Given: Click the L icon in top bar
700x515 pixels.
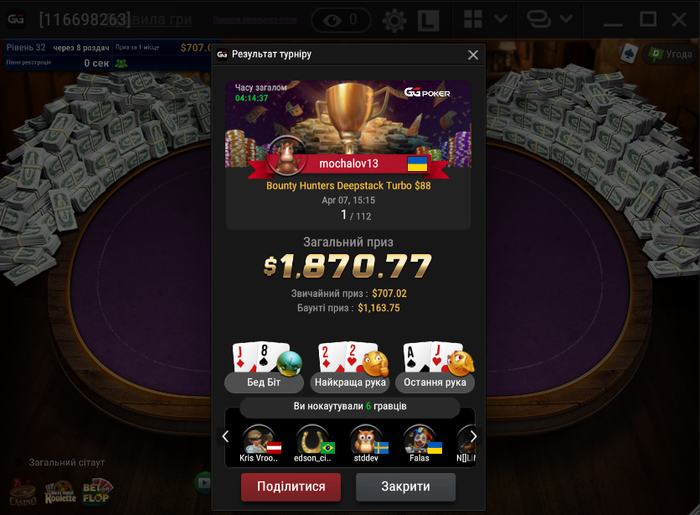Looking at the screenshot, I should [428, 19].
